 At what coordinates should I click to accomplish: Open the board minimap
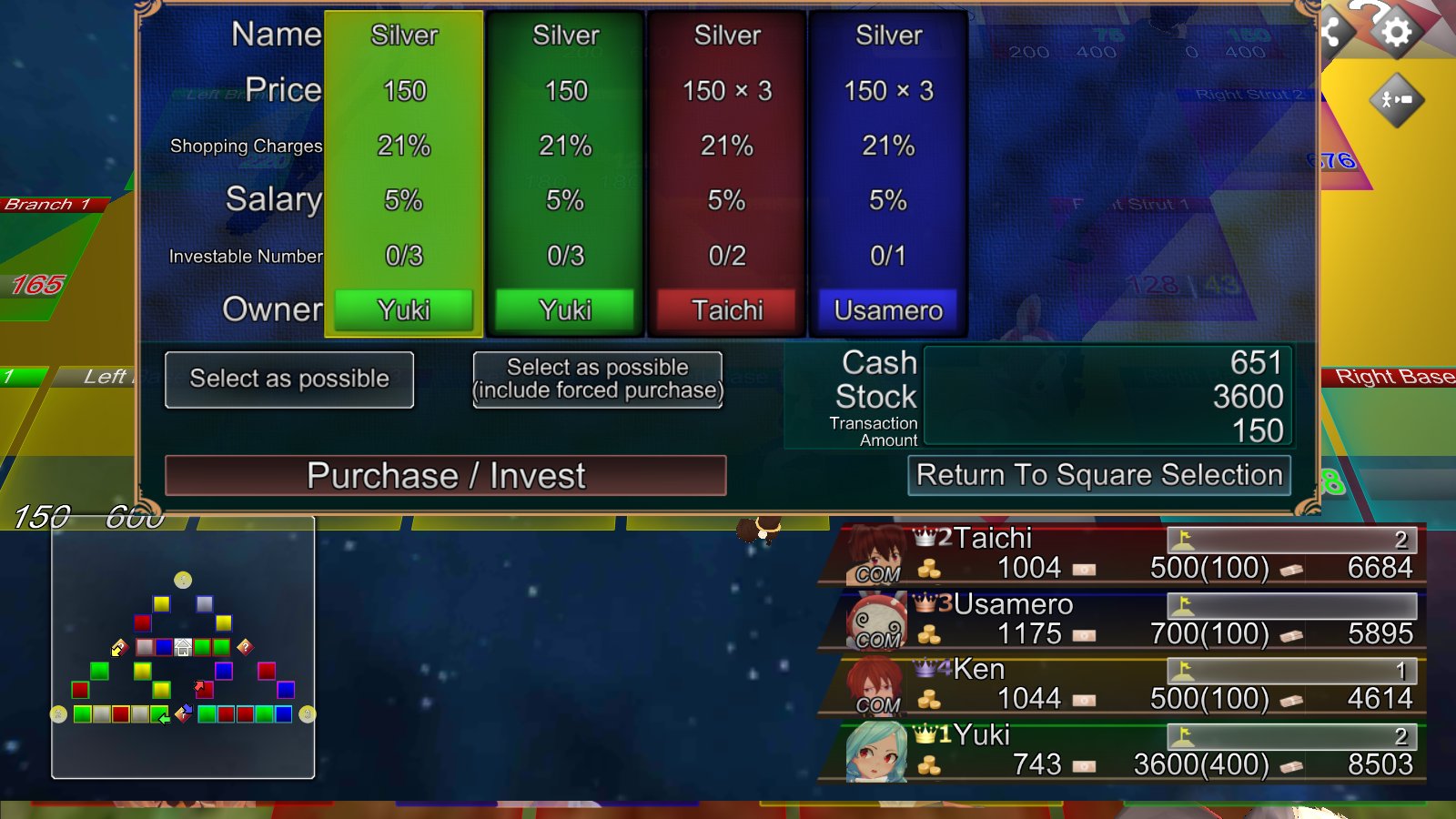point(183,647)
